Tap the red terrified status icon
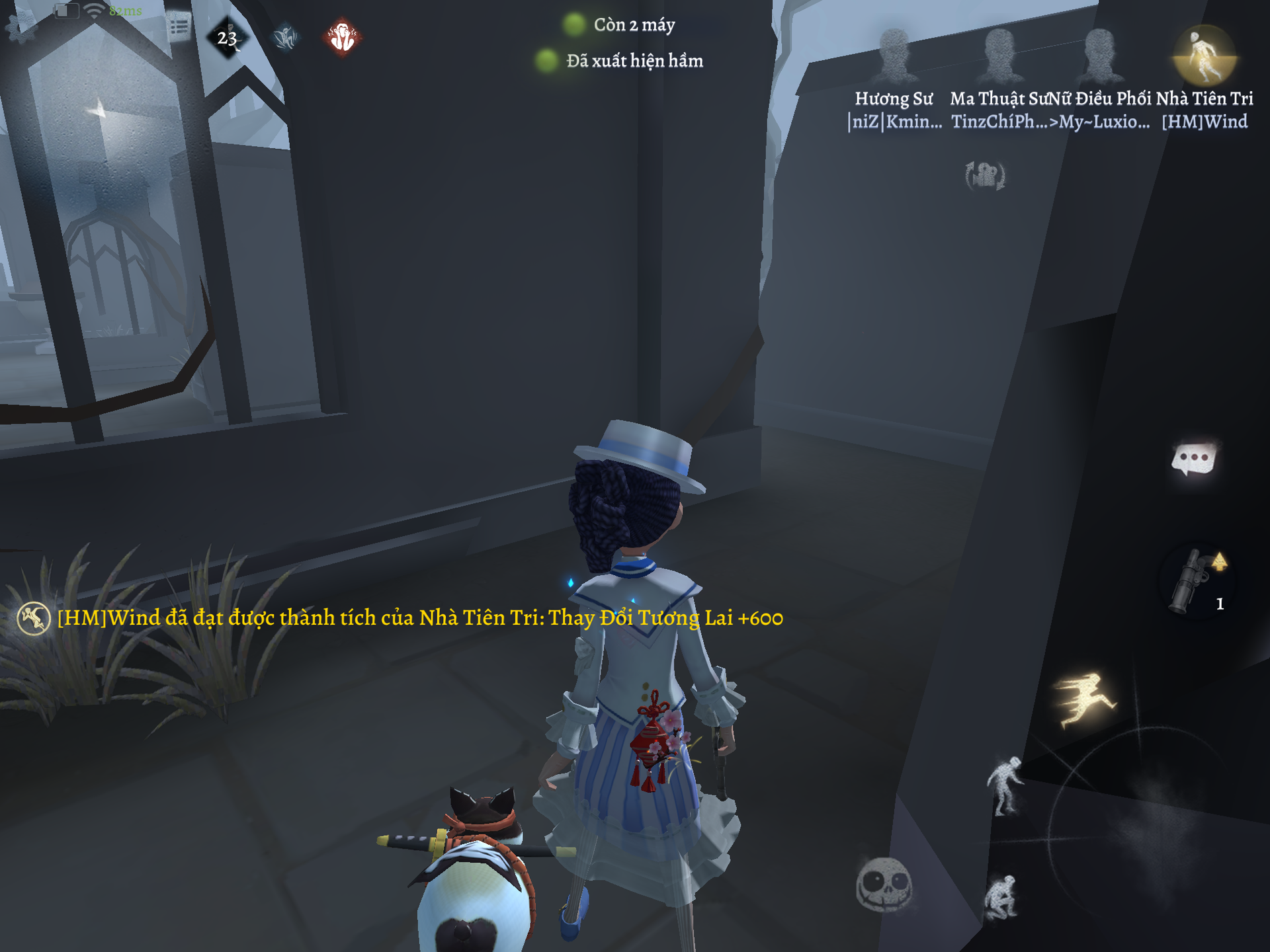Viewport: 1270px width, 952px height. pyautogui.click(x=343, y=37)
